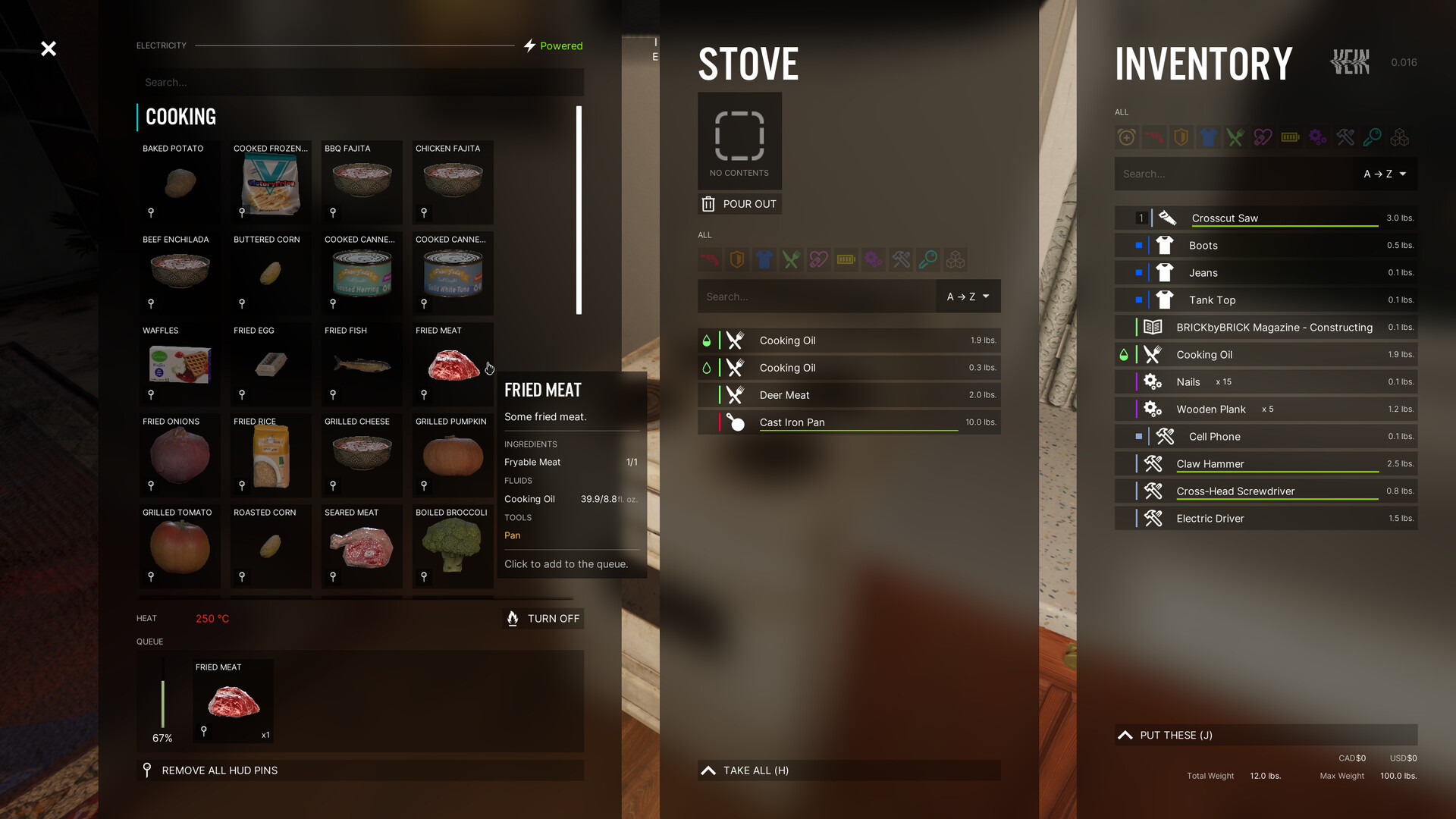
Task: Click the food filter icon in Stove panel
Action: coord(791,259)
